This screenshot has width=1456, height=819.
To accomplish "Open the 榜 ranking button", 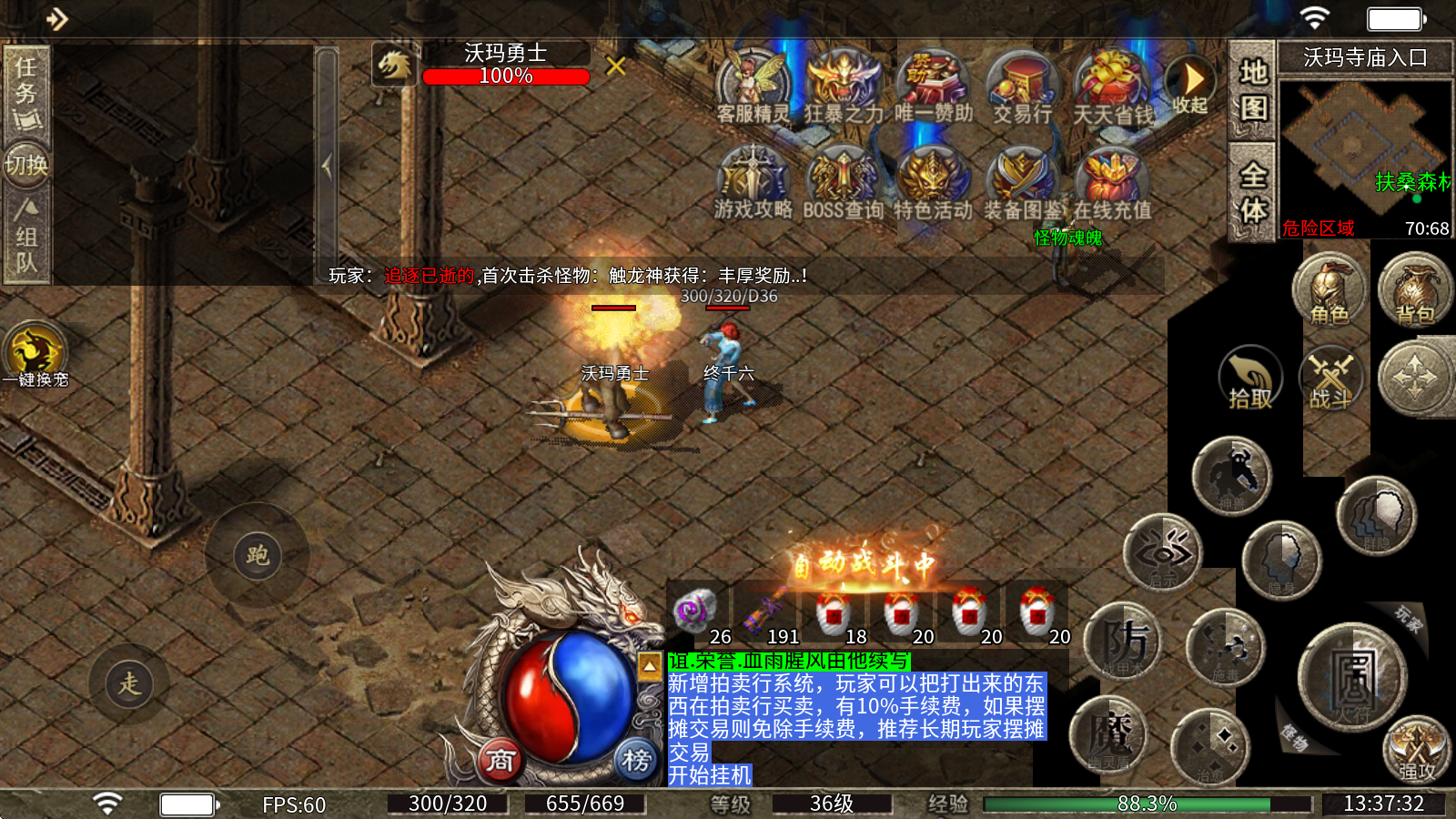I will [636, 760].
